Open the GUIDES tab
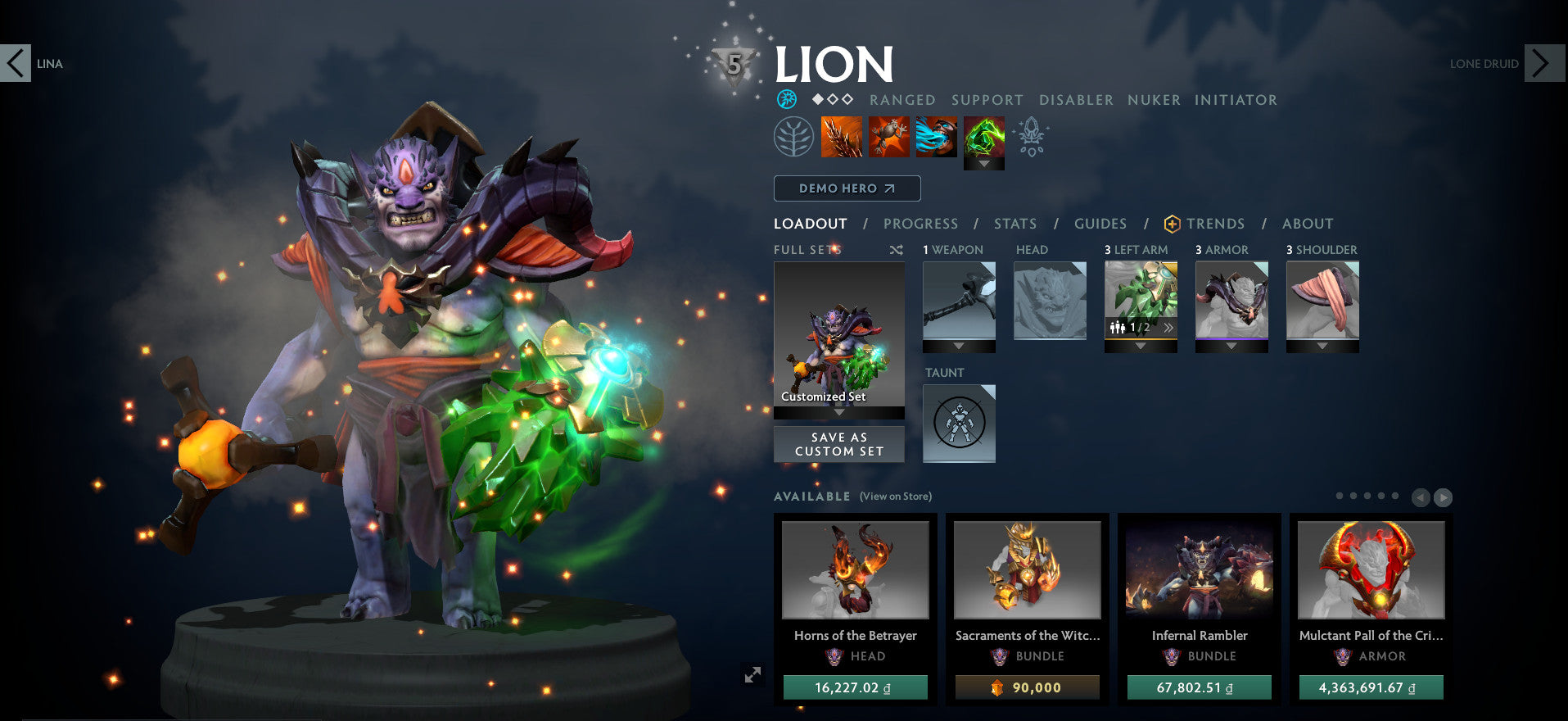 click(x=1100, y=224)
